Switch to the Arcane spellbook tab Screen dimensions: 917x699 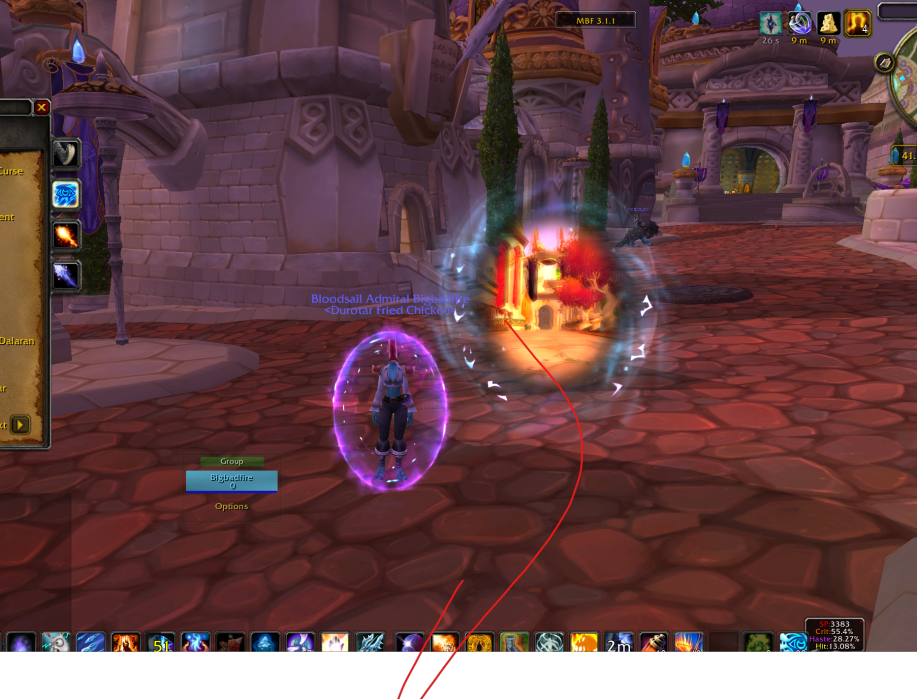tap(66, 194)
